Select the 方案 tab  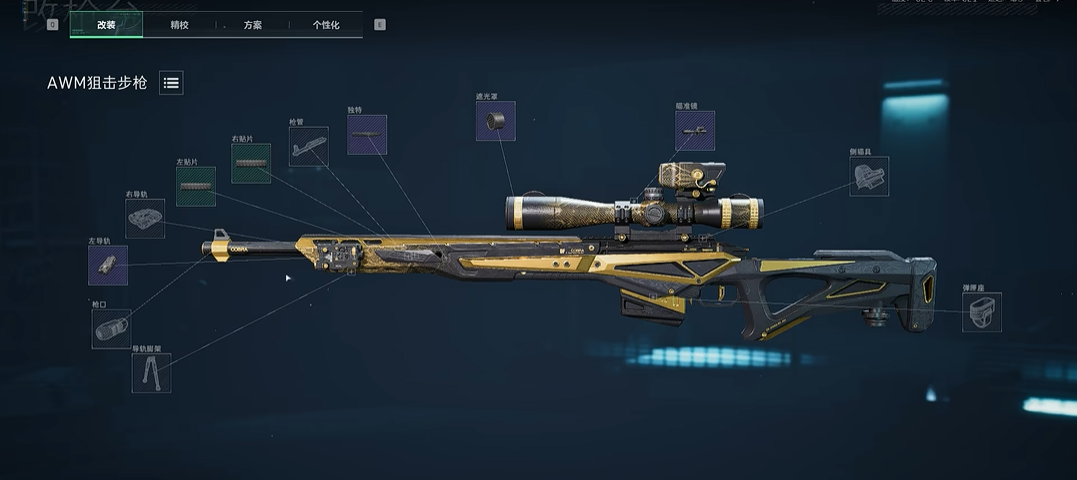click(x=253, y=25)
